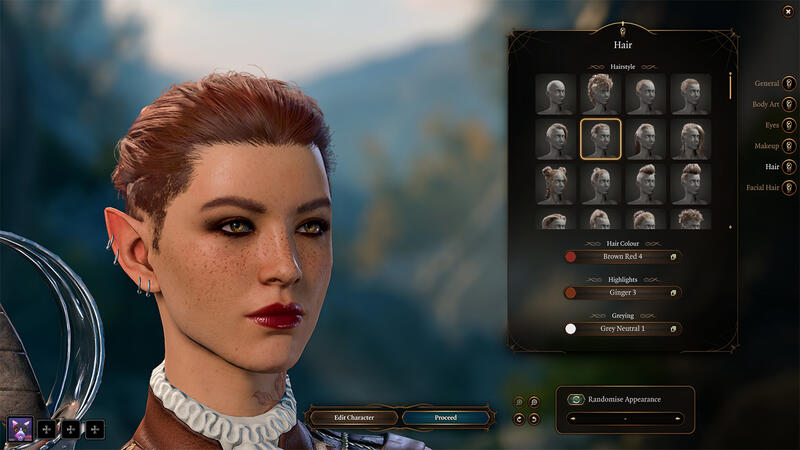
Task: Open the Greying selector set to Grey Neutral 1
Action: 622,328
